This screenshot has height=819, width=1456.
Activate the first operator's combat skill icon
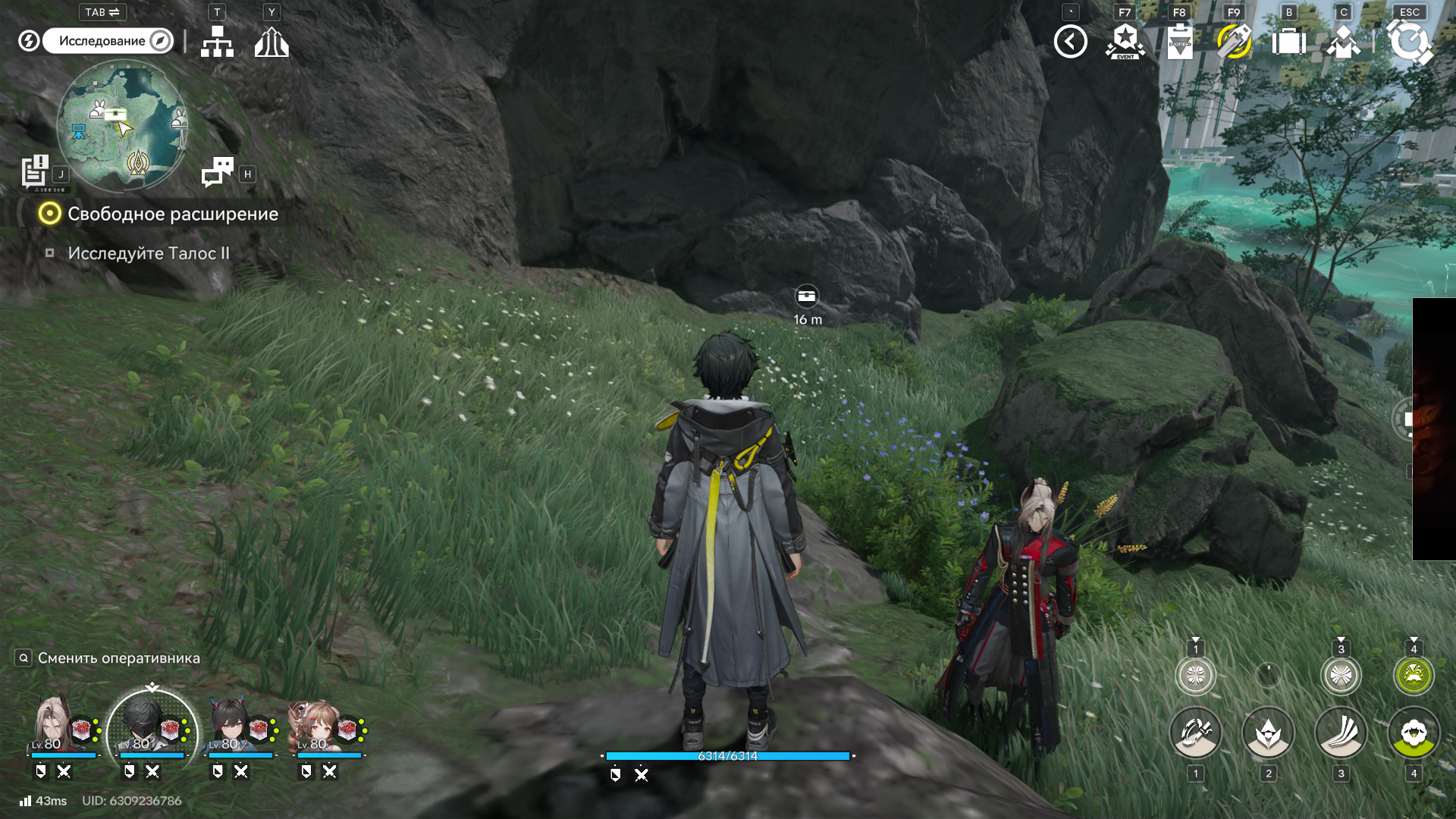1195,733
